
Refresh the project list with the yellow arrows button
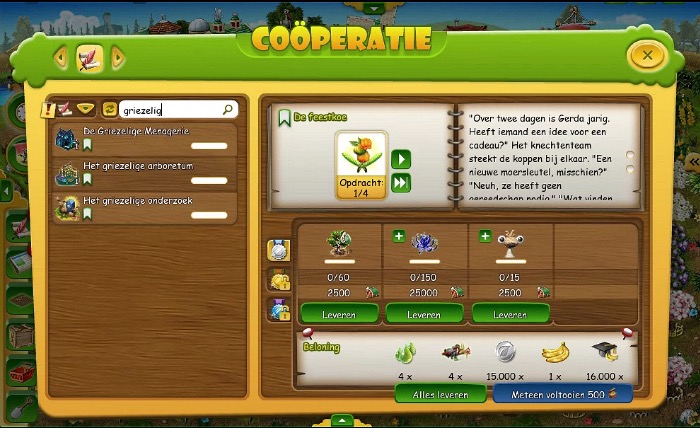pos(109,110)
